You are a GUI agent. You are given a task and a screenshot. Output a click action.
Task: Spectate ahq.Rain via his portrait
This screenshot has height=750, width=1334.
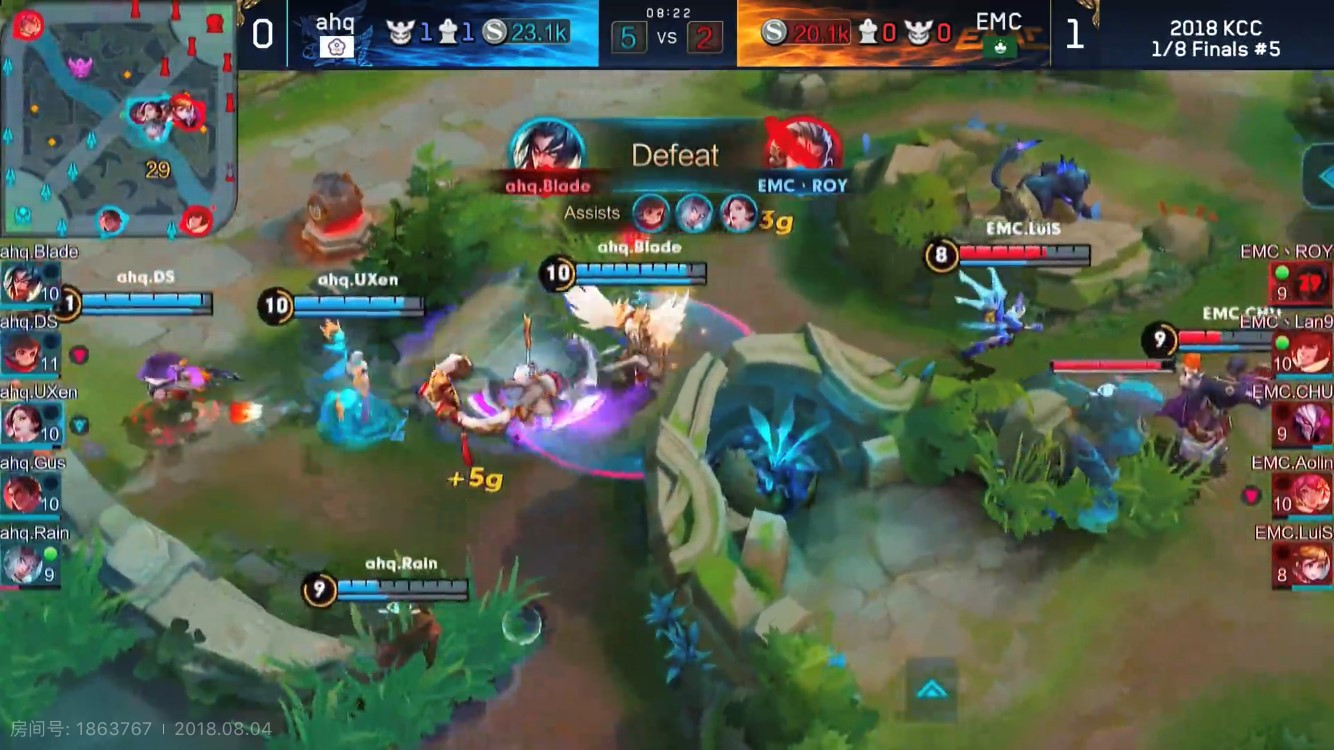coord(22,564)
